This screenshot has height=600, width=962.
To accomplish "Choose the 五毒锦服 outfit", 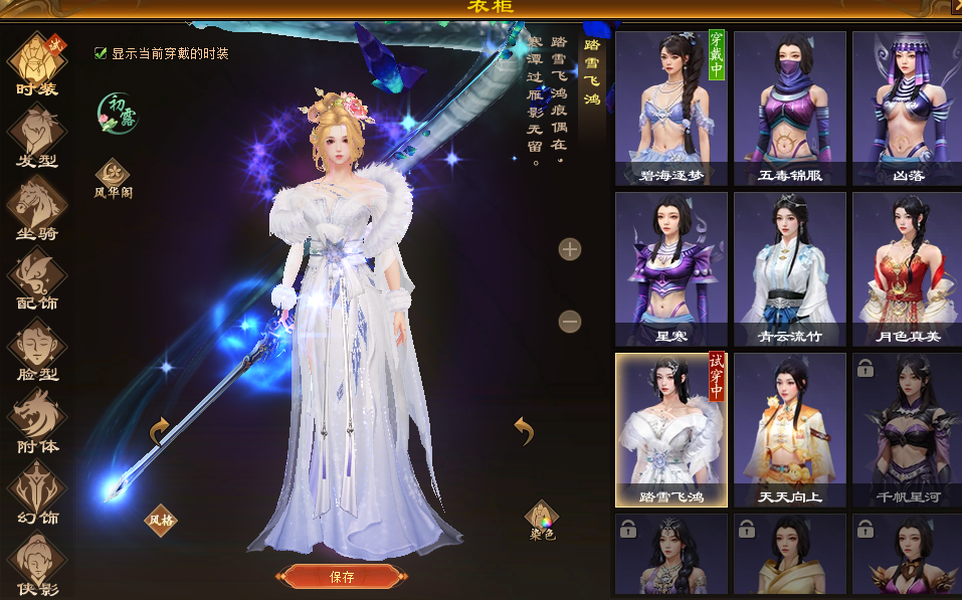I will pos(790,108).
